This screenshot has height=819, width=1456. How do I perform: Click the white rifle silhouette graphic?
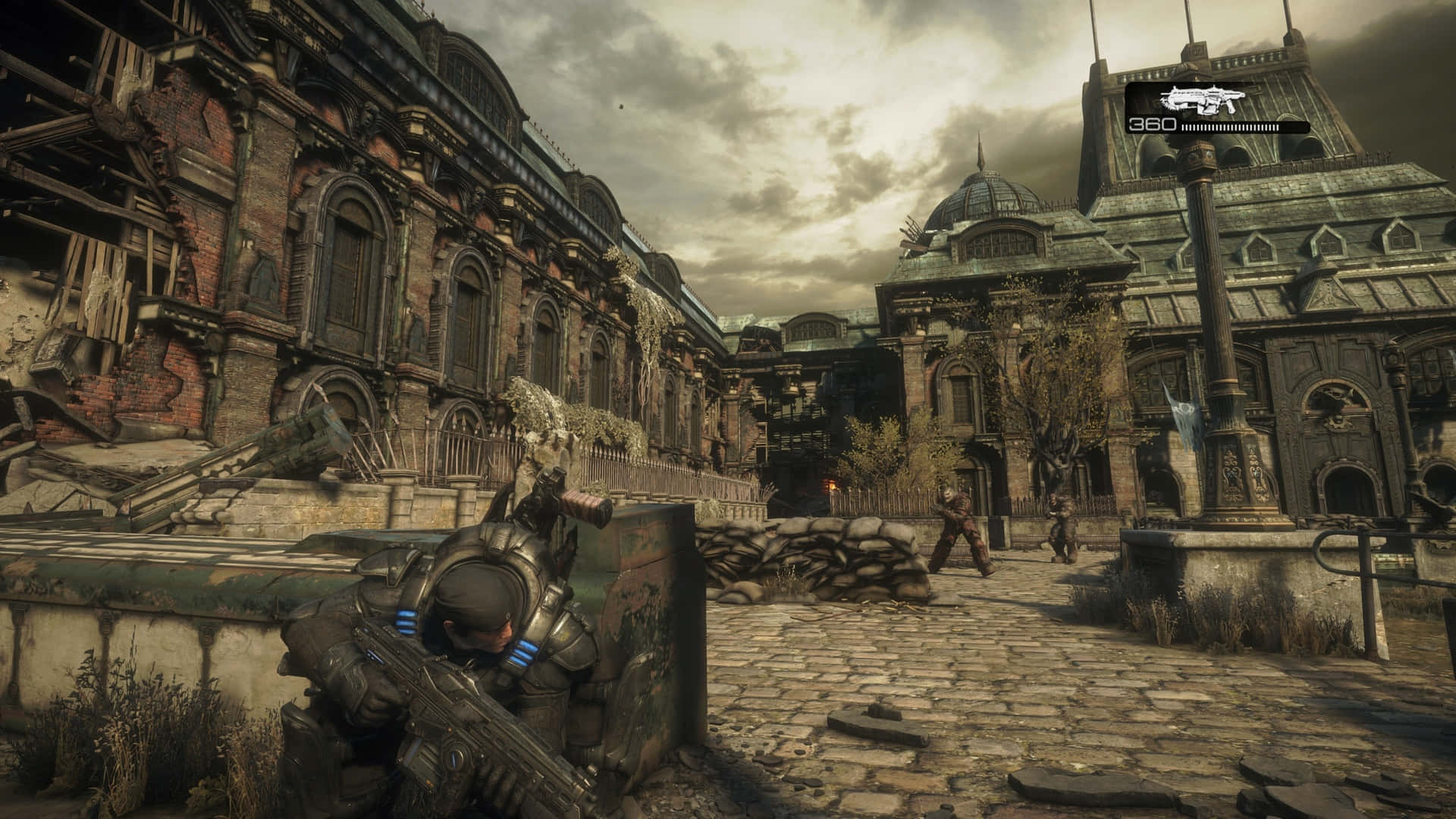point(1206,99)
